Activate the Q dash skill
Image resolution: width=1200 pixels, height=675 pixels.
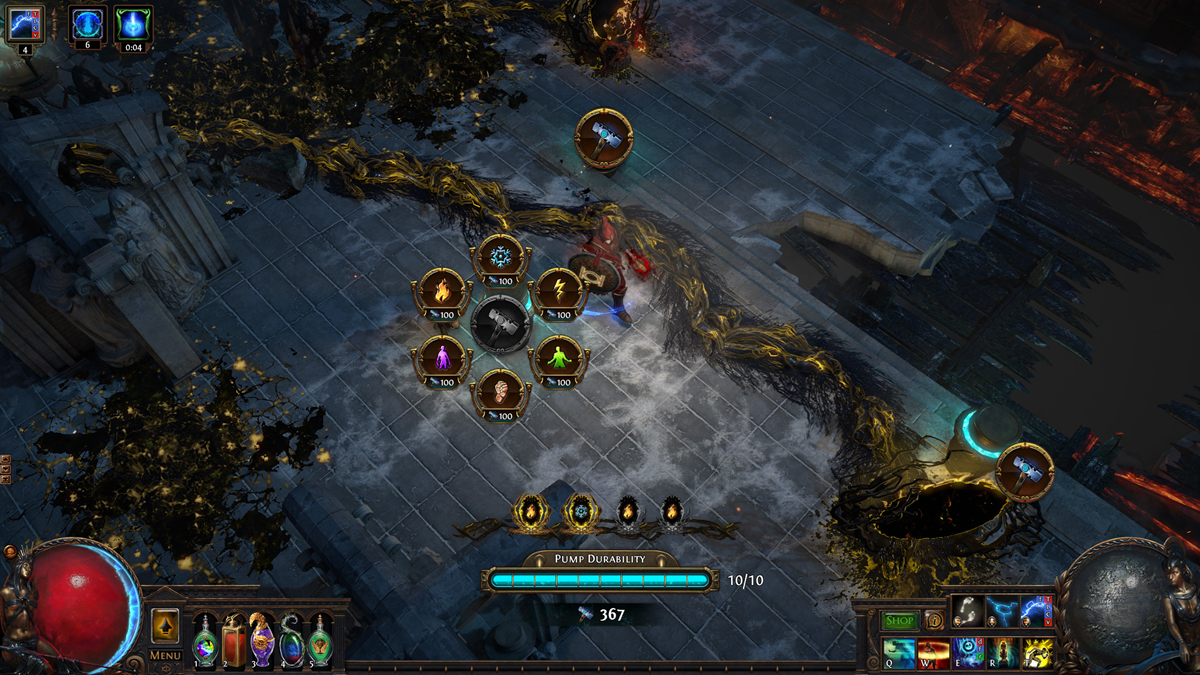[899, 653]
